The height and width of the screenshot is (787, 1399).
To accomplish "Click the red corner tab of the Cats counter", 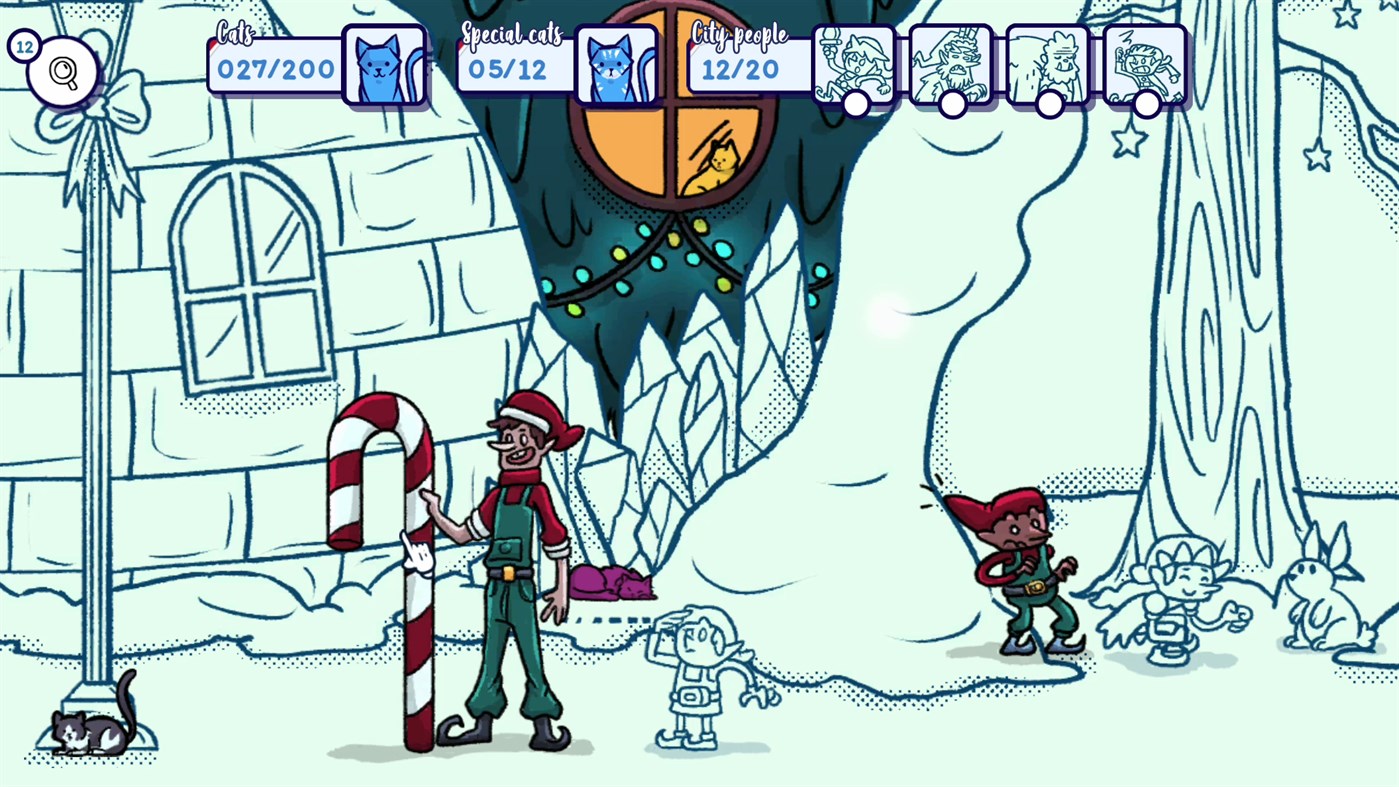I will click(213, 44).
